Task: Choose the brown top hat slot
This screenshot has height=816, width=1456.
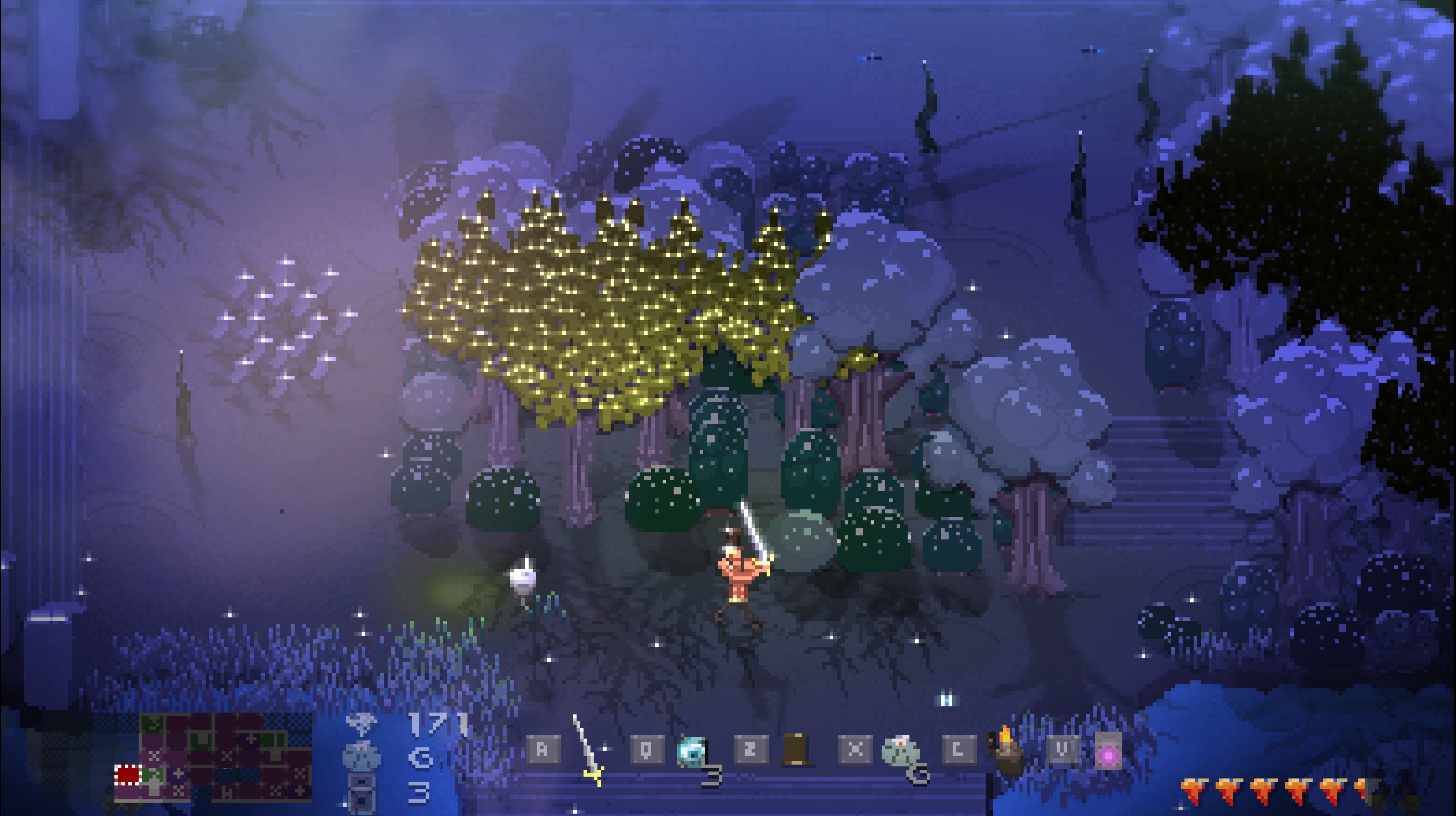Action: pos(795,750)
